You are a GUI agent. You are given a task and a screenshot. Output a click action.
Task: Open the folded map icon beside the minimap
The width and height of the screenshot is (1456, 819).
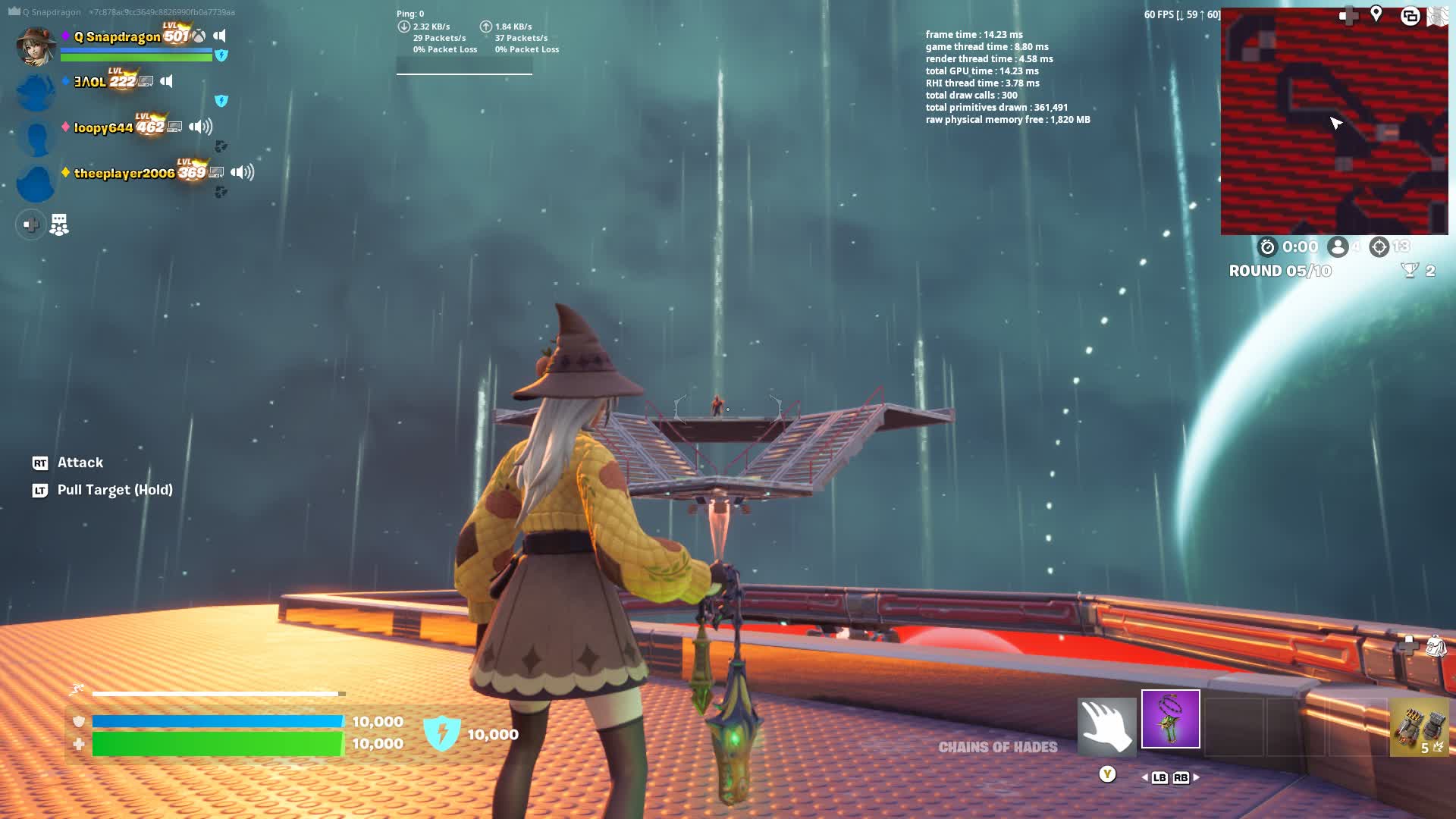point(1438,16)
